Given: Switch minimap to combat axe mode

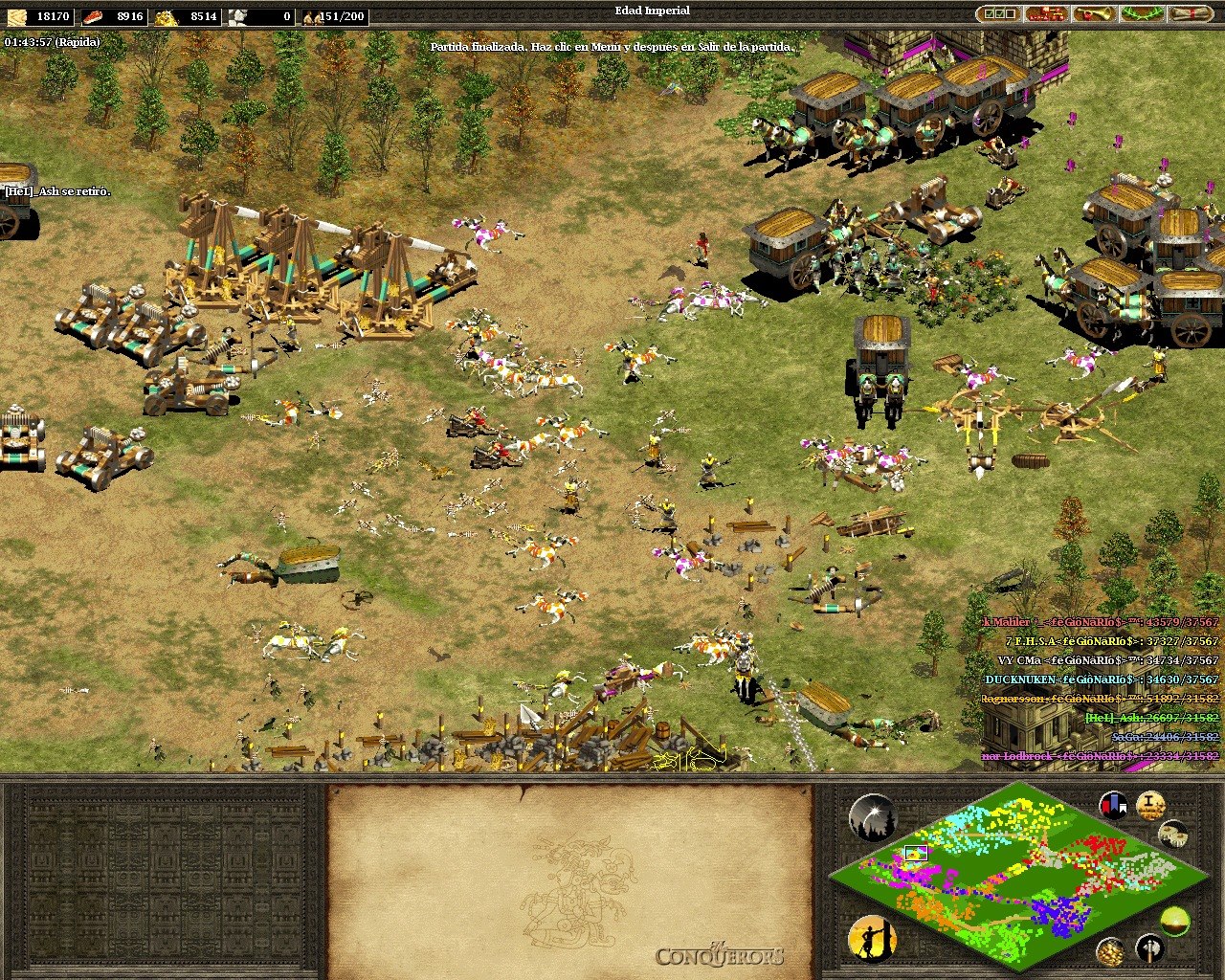Looking at the screenshot, I should [1149, 948].
